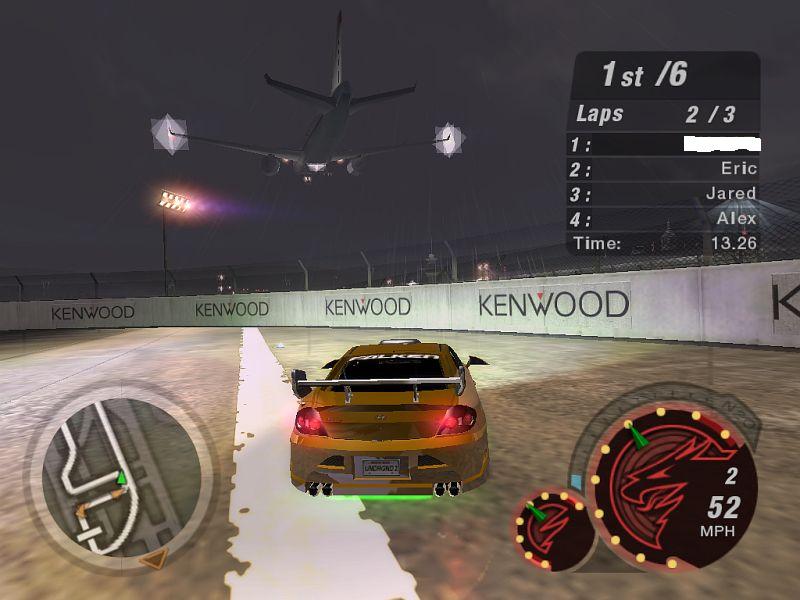Select Eric in the race standings

(x=738, y=169)
